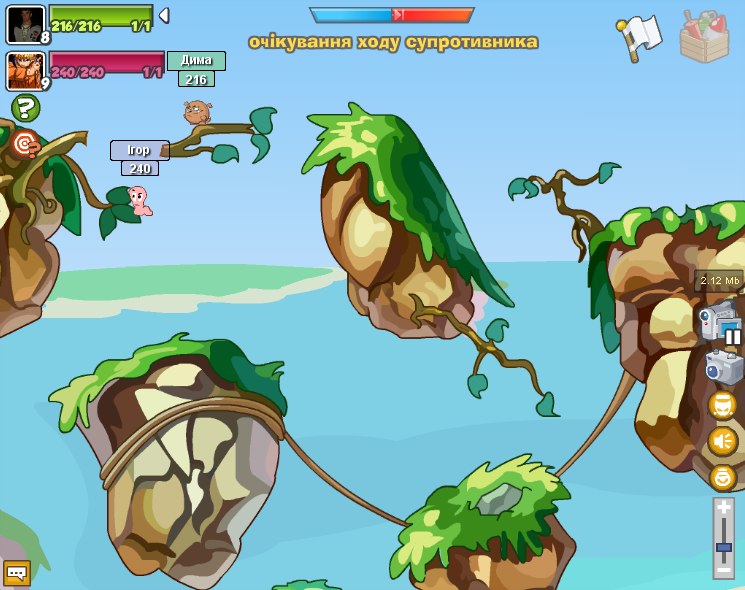745x590 pixels.
Task: Click the bottom round orange button below the speaker
Action: pyautogui.click(x=722, y=477)
